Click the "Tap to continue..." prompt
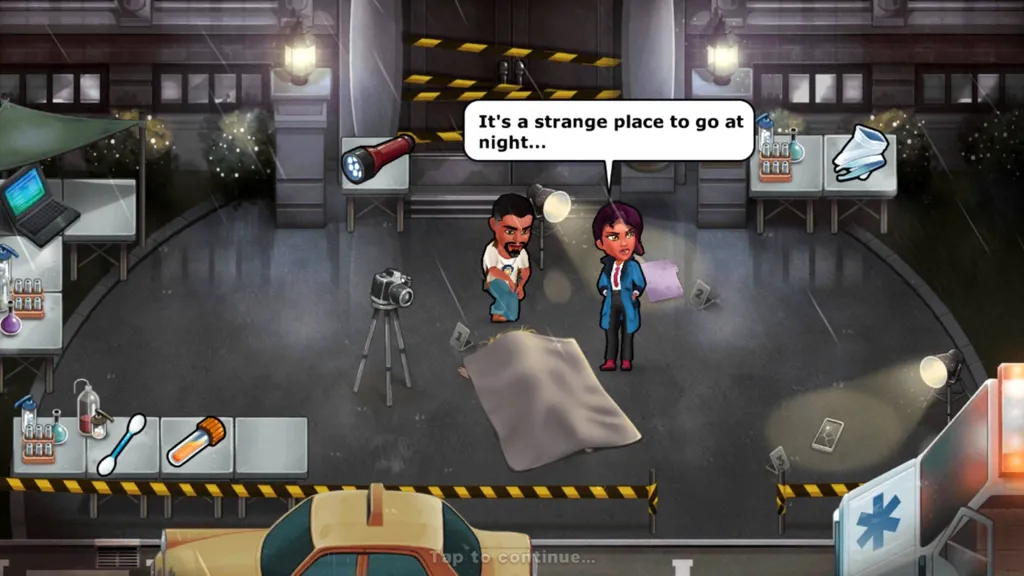 (x=512, y=557)
